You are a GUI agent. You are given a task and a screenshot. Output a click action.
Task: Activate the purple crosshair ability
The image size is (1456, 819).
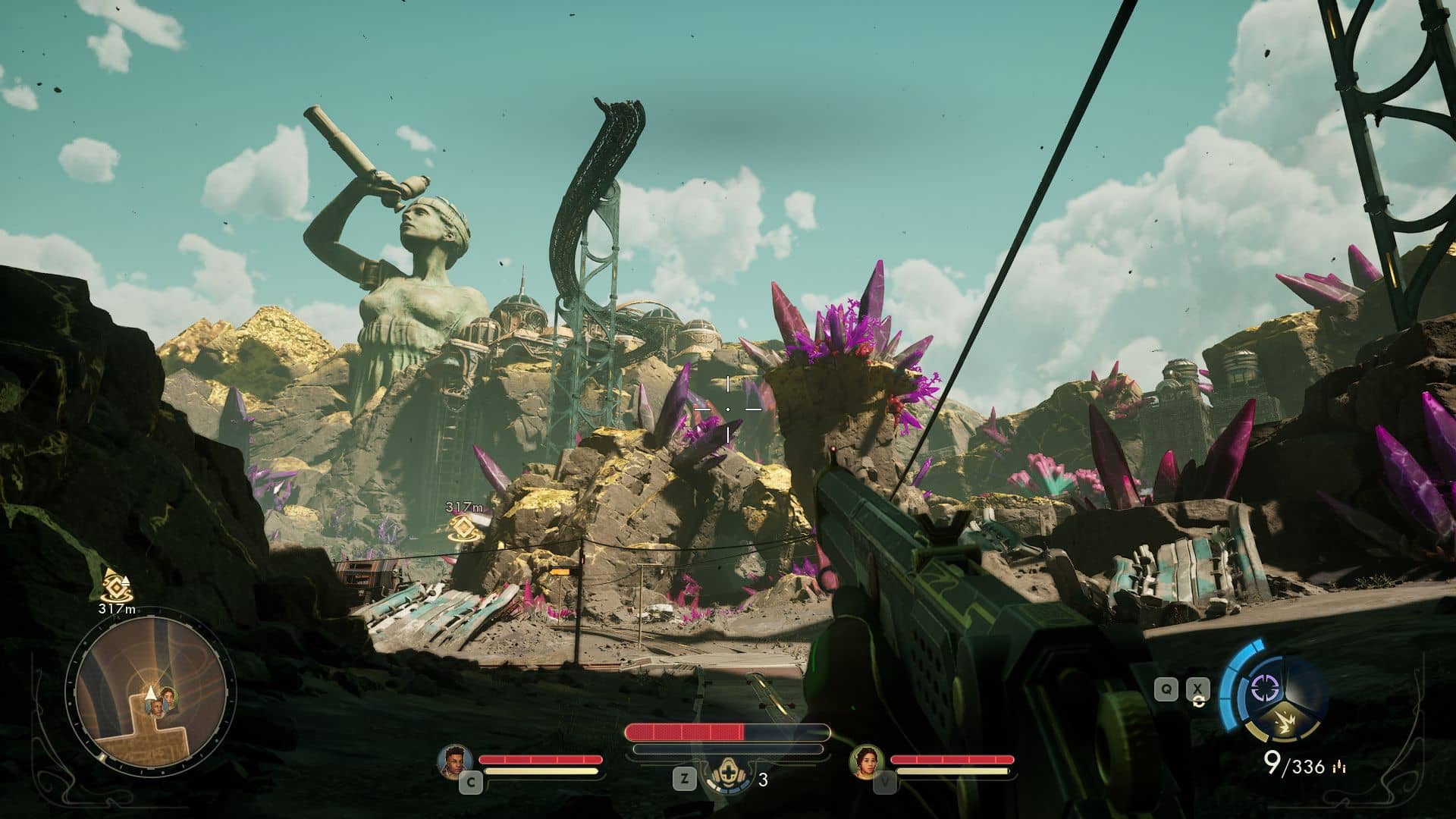click(1263, 688)
